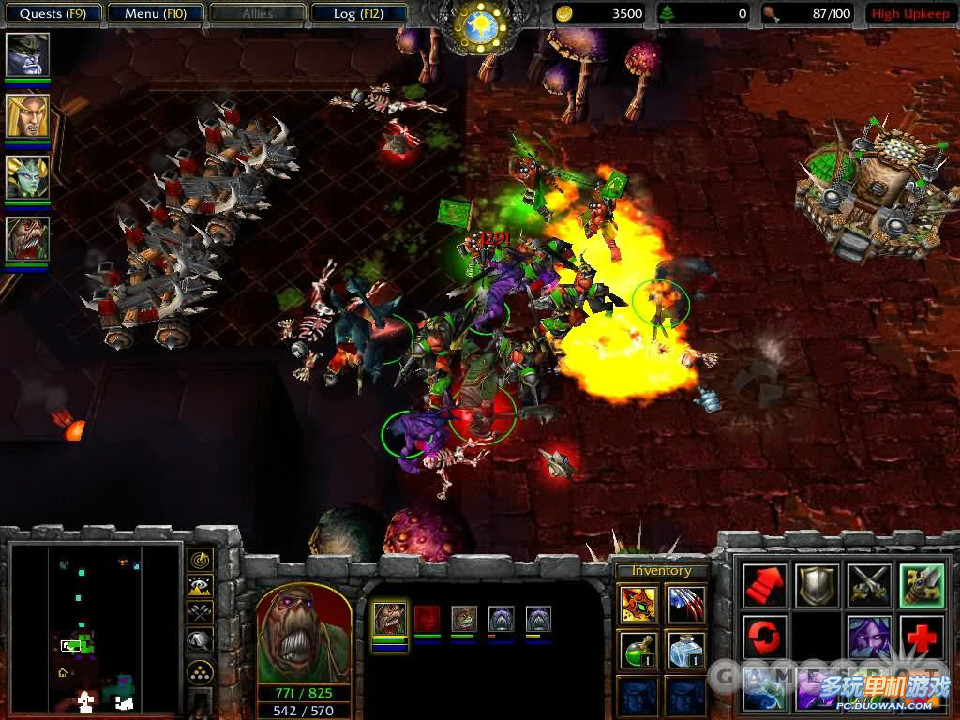Use the green potion in inventory
960x720 pixels.
click(x=637, y=650)
